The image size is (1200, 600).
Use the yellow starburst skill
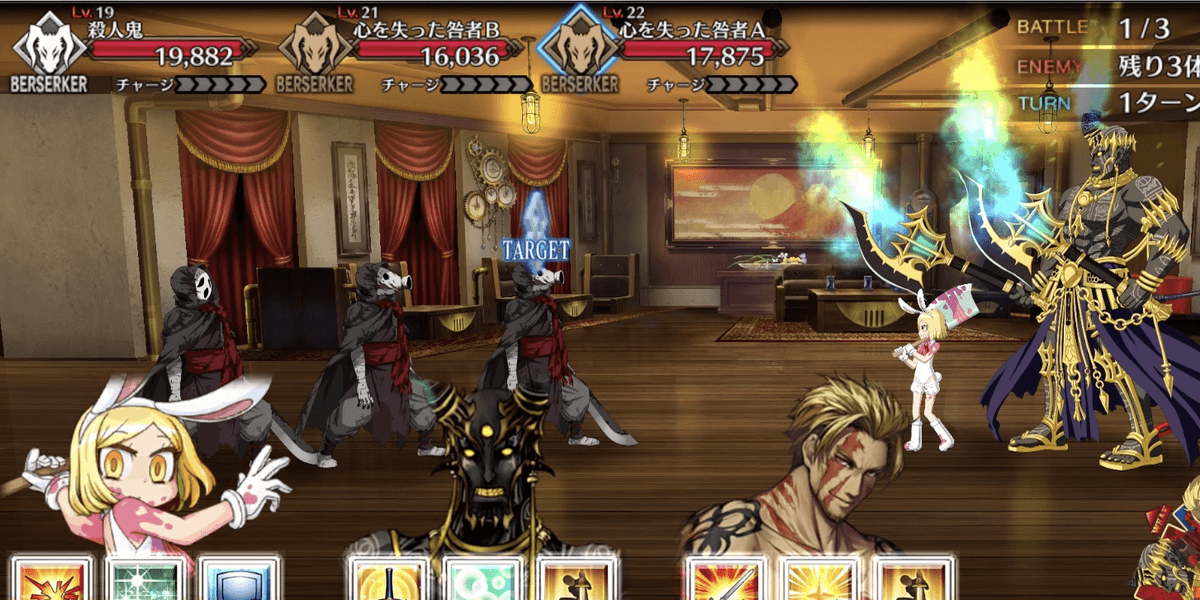click(x=818, y=580)
